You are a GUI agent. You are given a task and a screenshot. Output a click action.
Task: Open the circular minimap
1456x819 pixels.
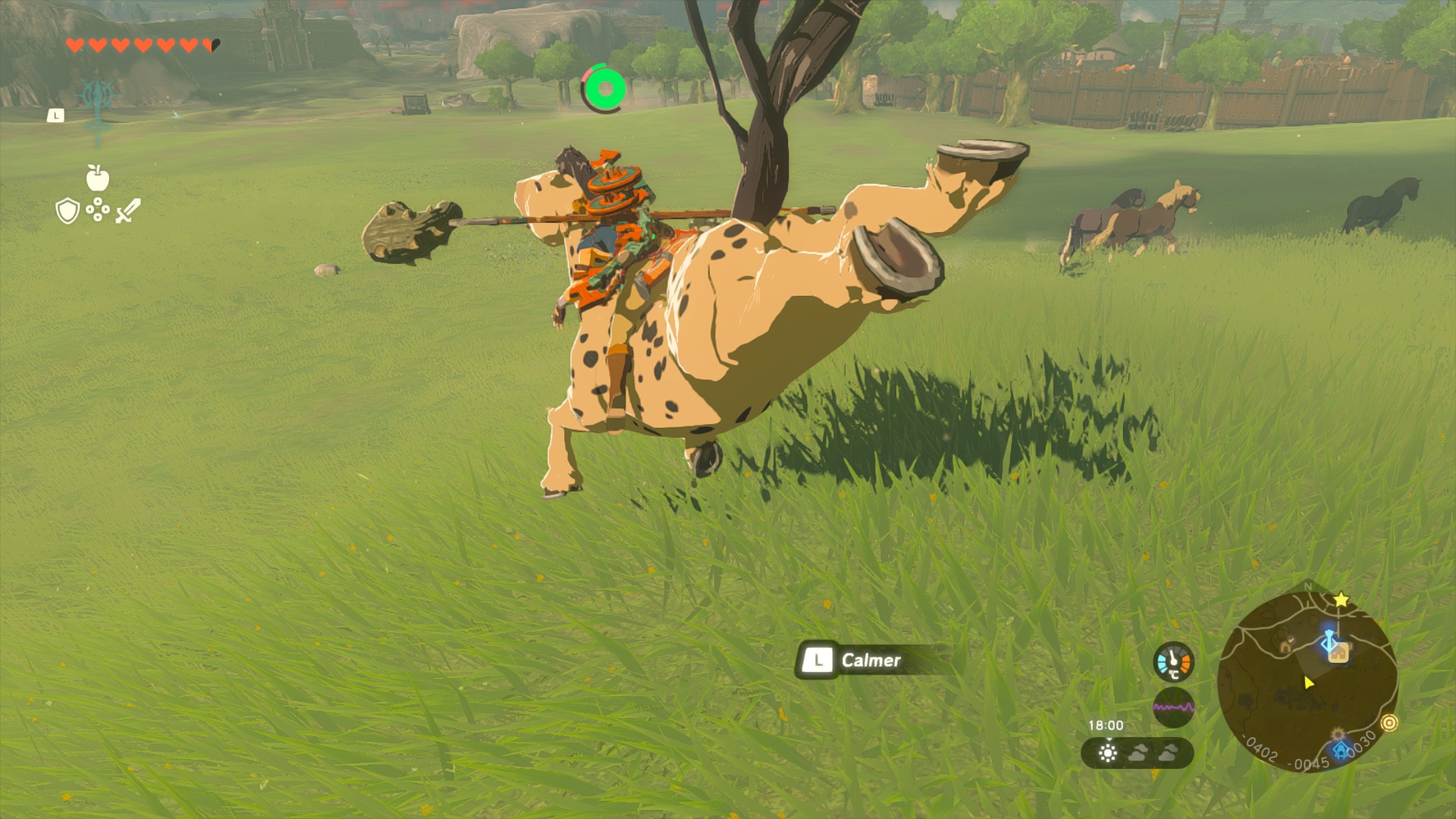(x=1307, y=681)
